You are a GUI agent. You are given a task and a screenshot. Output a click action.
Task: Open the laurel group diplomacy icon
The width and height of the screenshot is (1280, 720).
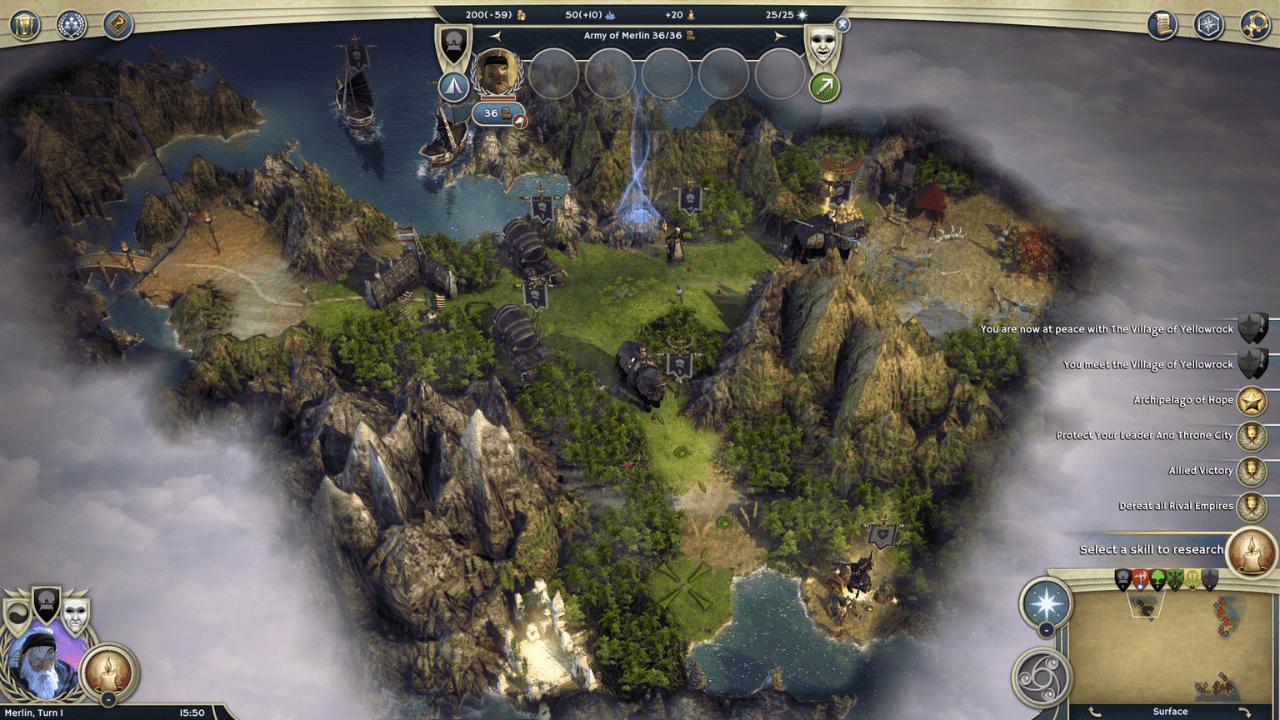71,24
